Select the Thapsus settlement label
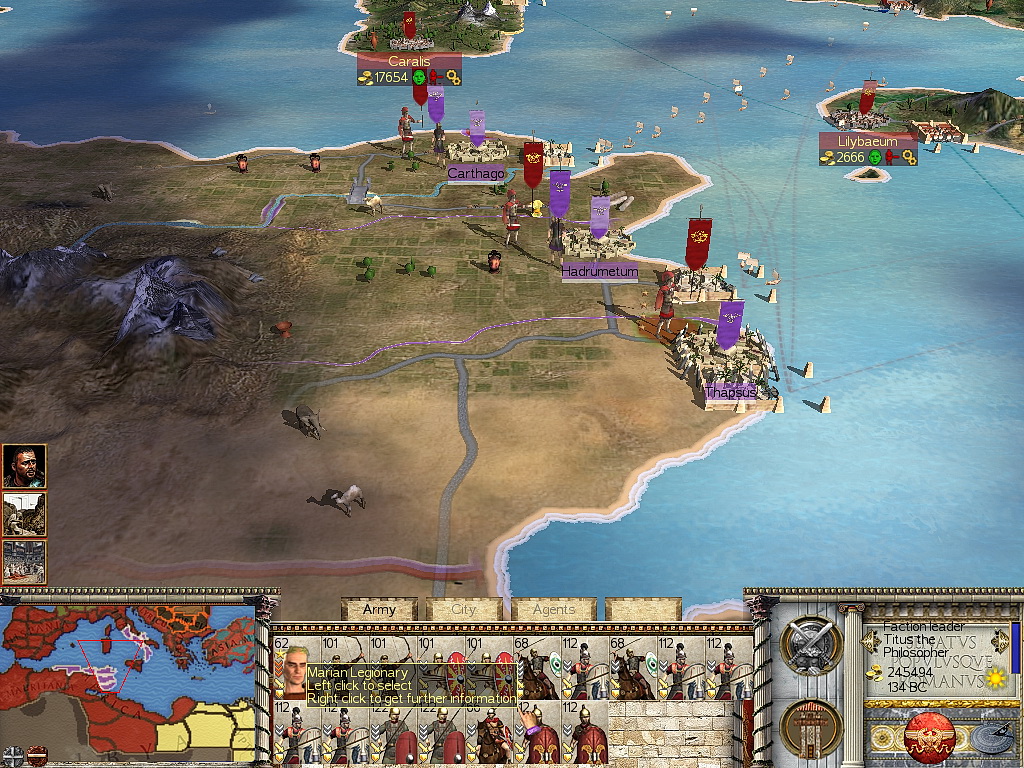The image size is (1024, 768). (x=729, y=391)
